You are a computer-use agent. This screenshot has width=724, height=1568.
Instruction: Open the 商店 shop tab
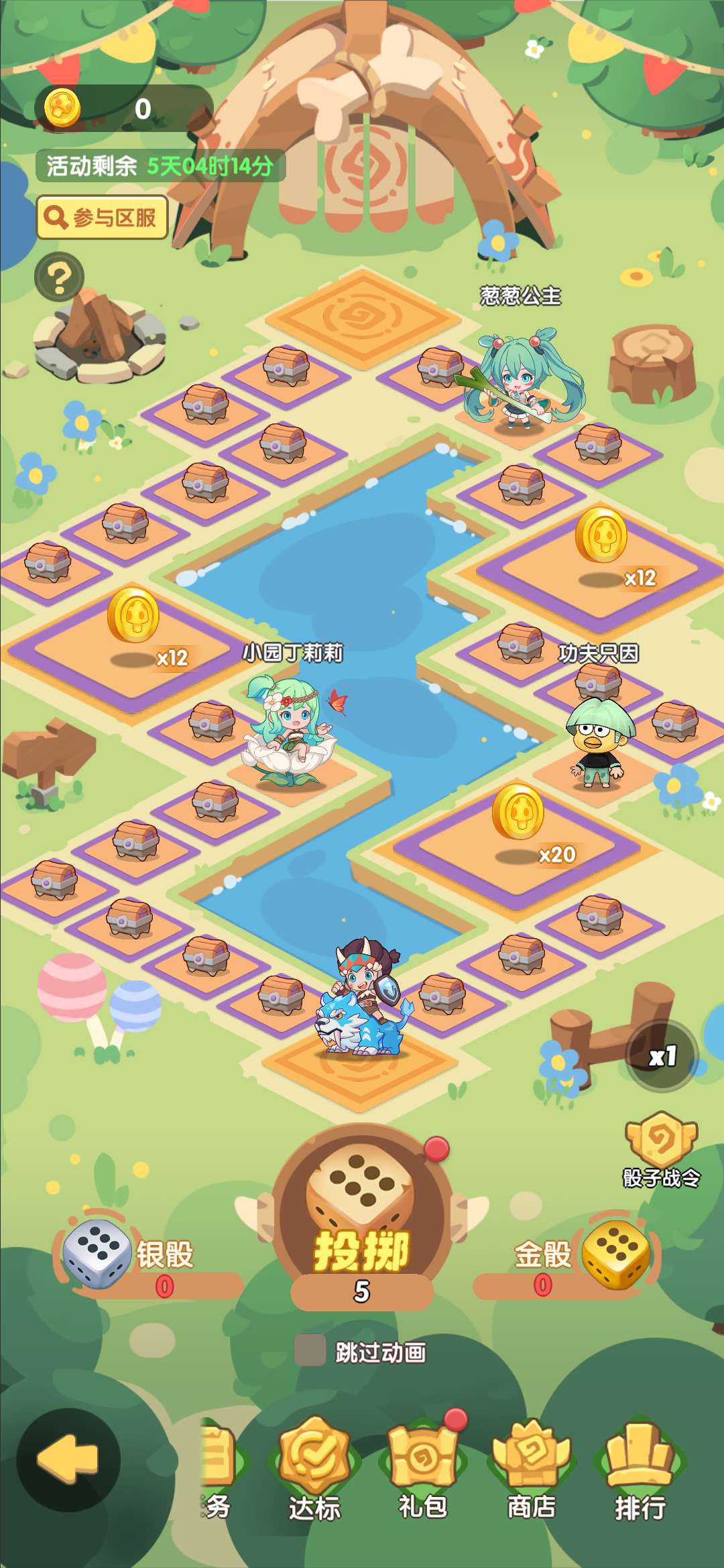point(532,1467)
